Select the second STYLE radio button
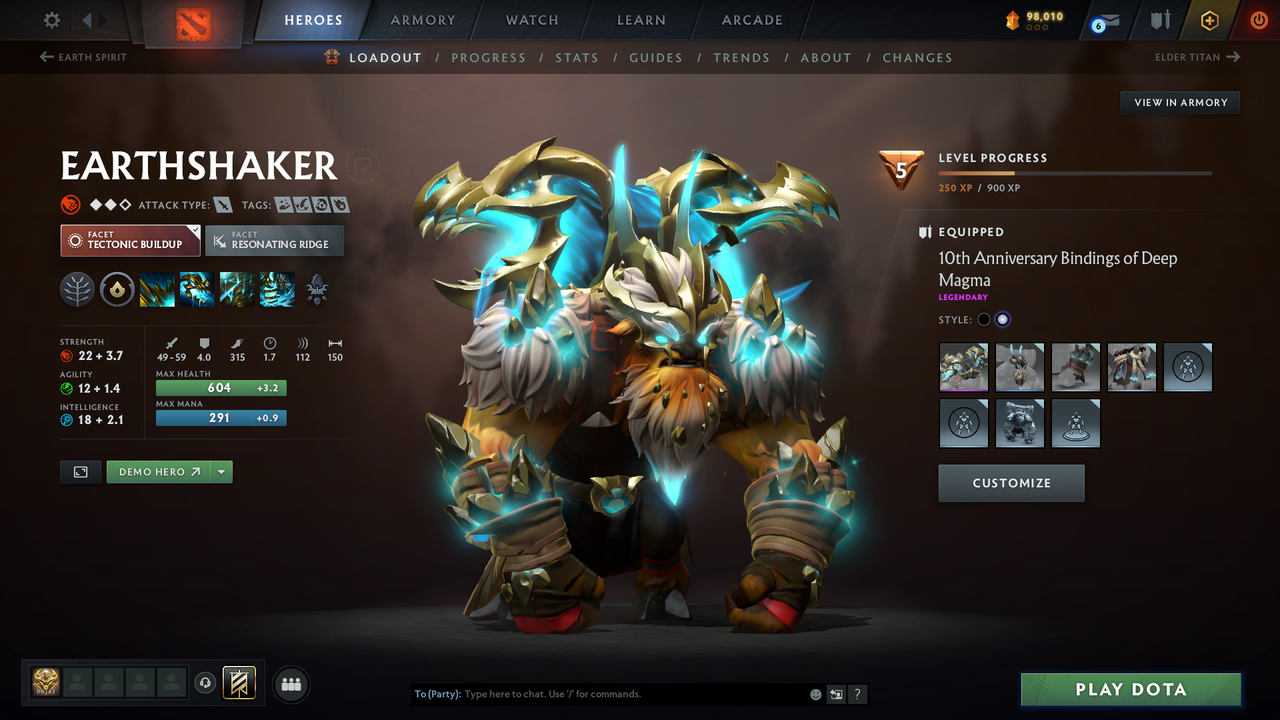The width and height of the screenshot is (1280, 720). (1002, 318)
